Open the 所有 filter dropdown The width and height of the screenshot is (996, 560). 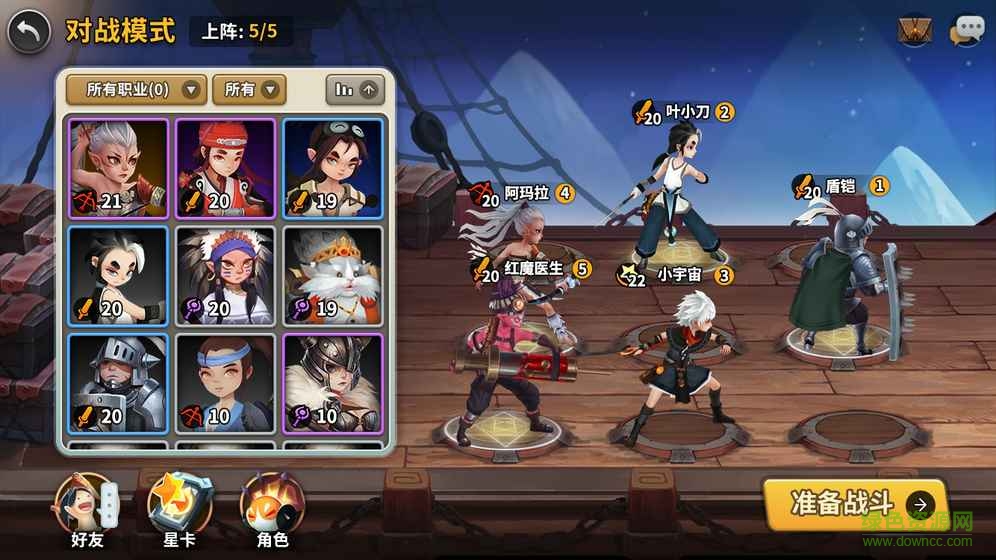coord(249,90)
